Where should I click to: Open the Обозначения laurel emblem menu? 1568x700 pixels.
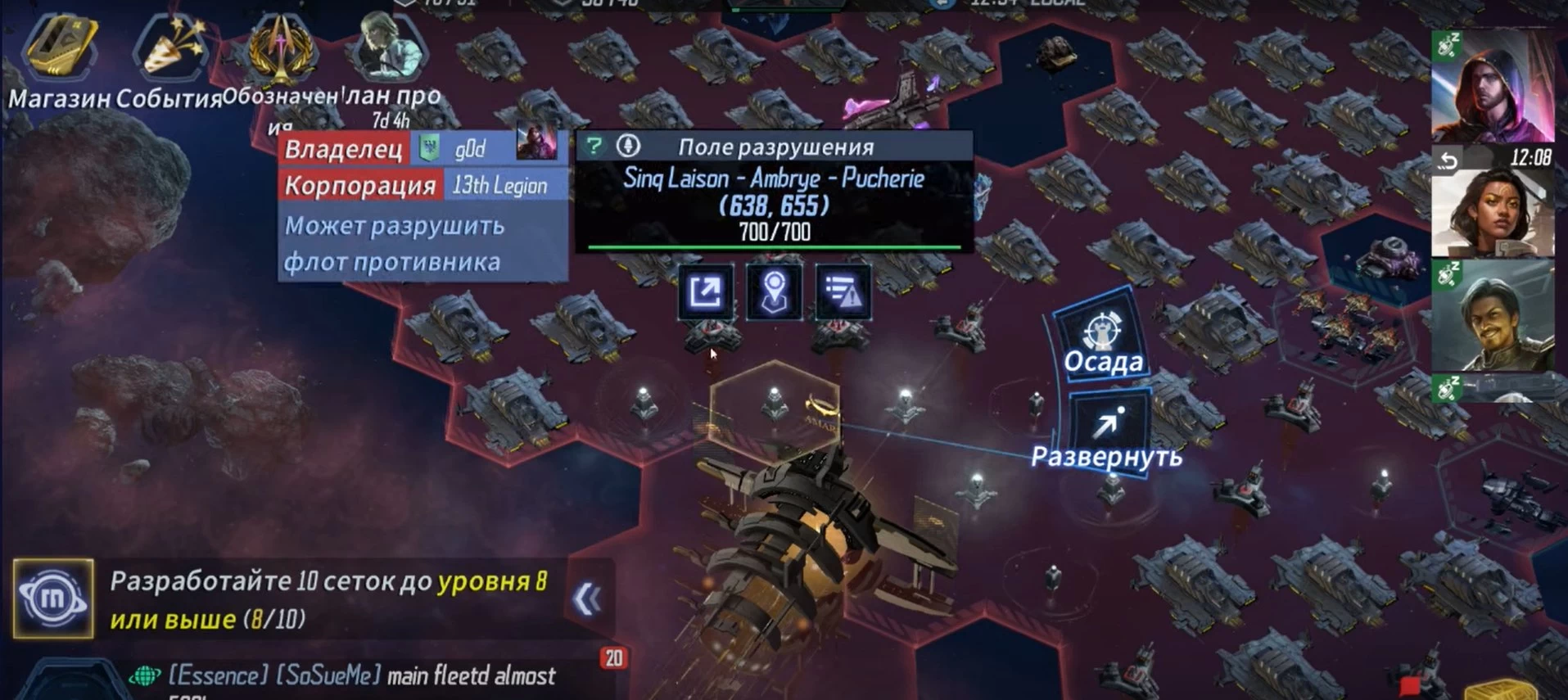pos(281,57)
